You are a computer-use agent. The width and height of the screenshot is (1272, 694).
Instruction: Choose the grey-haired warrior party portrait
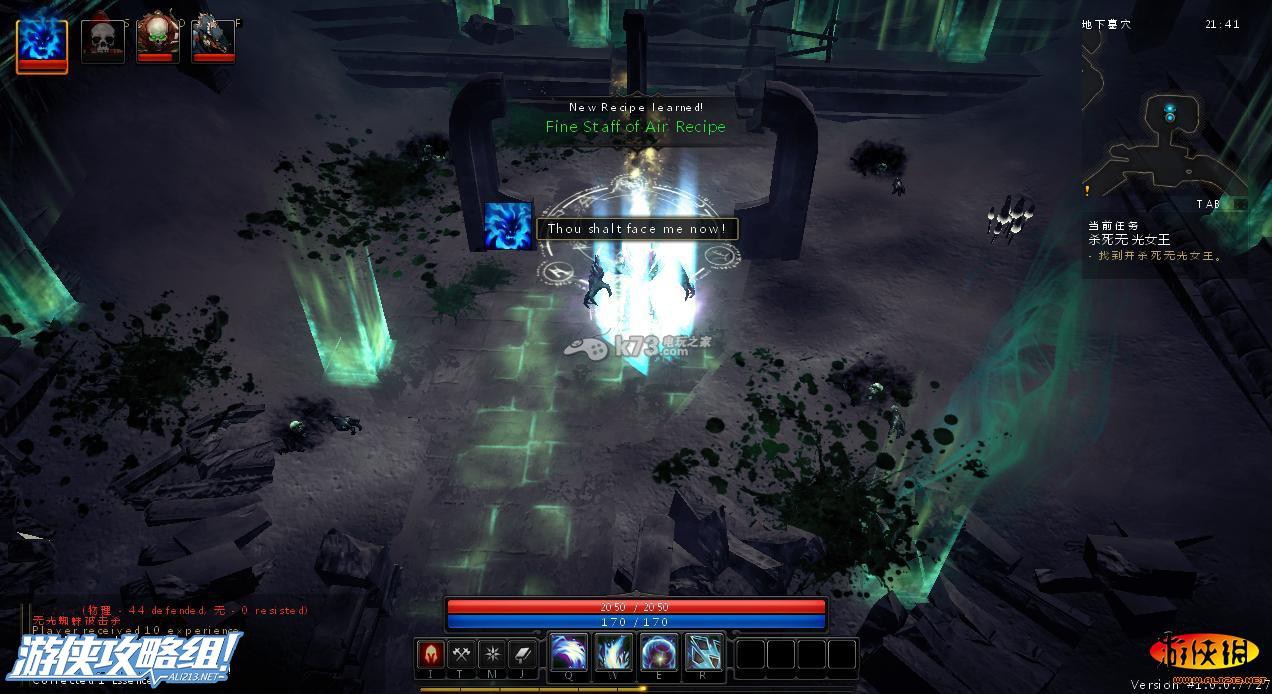tap(213, 38)
